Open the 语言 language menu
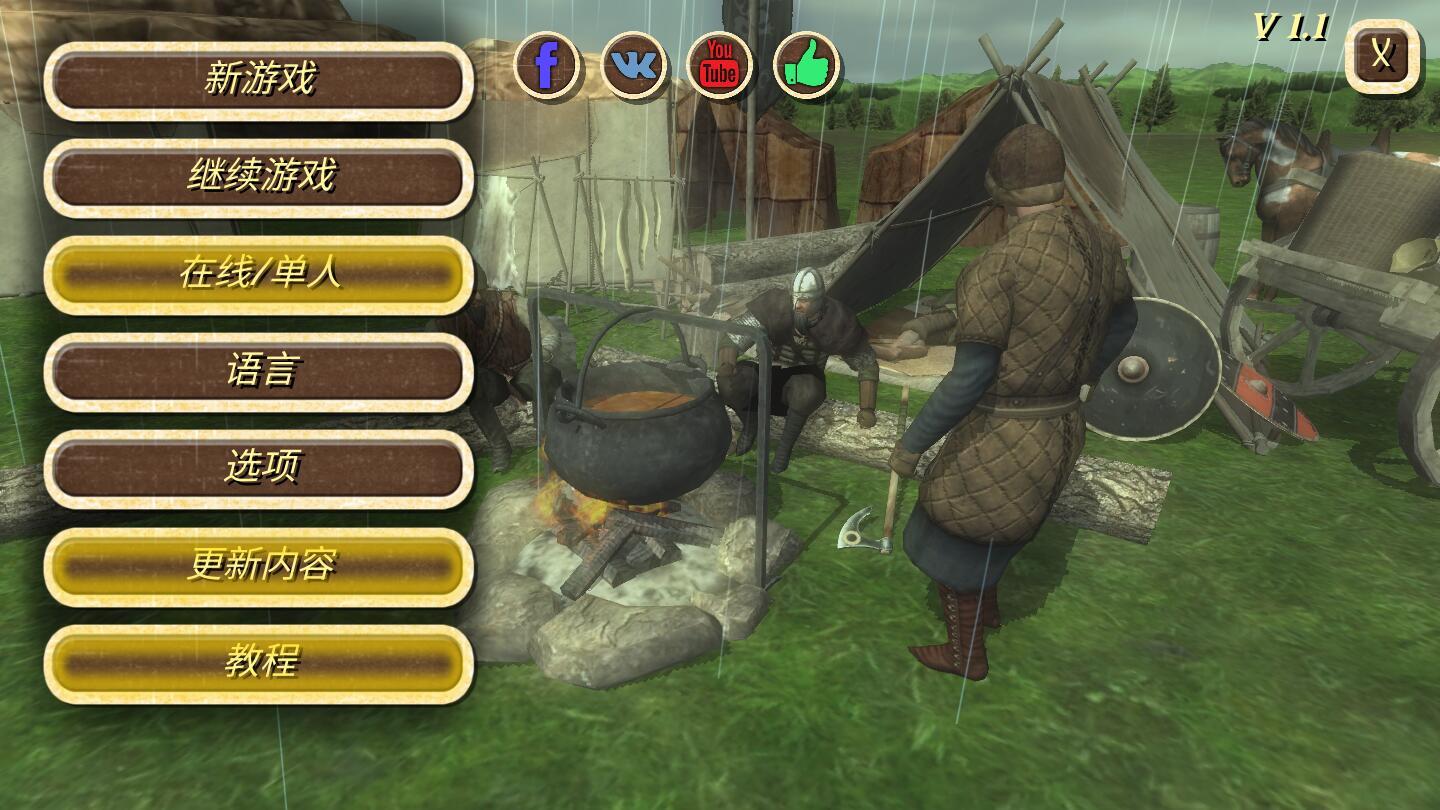 click(259, 372)
